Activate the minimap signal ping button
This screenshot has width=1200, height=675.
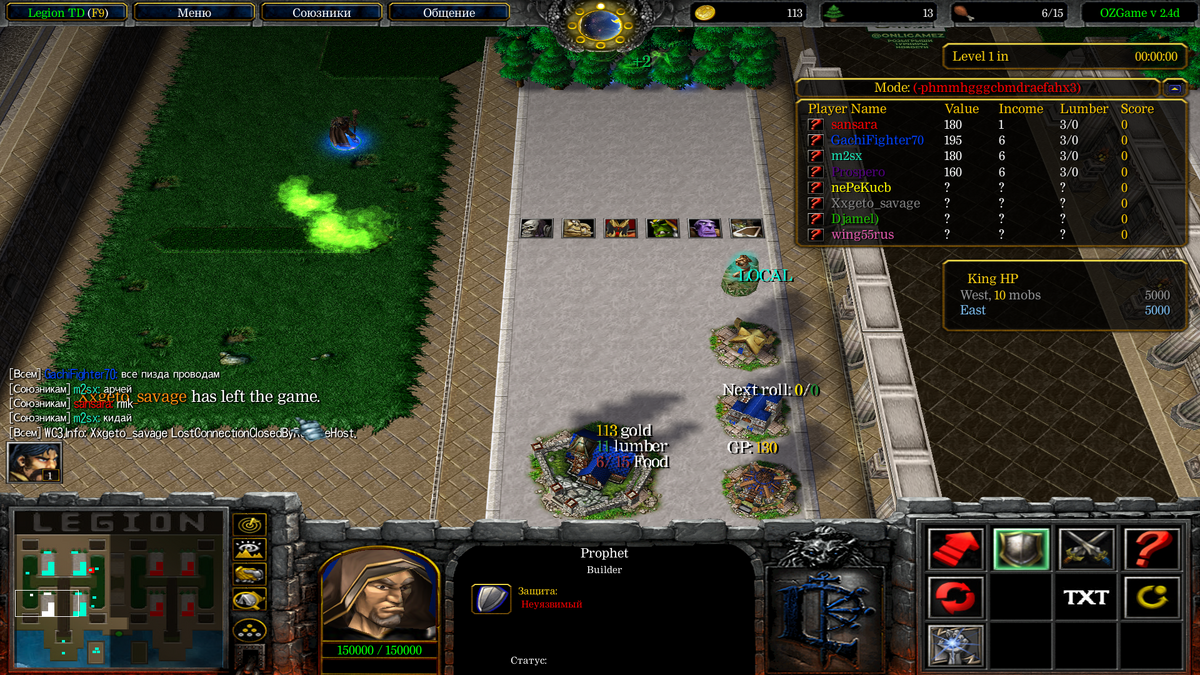249,523
